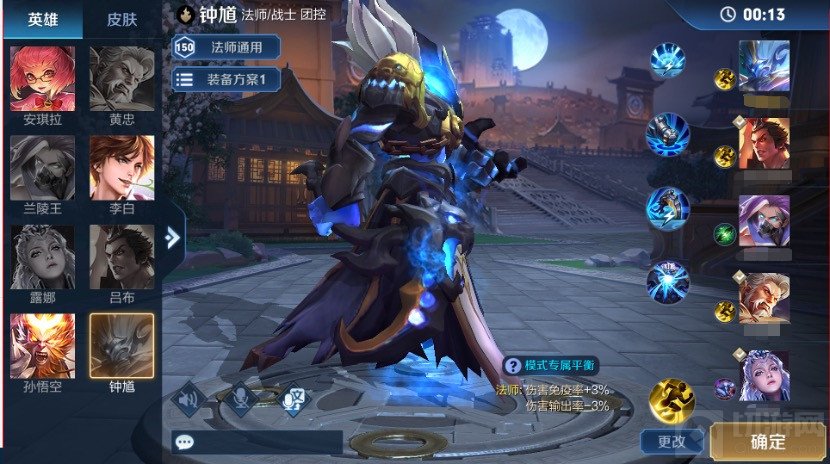The height and width of the screenshot is (464, 830).
Task: Toggle the crossed-out microphone icon
Action: (x=240, y=399)
